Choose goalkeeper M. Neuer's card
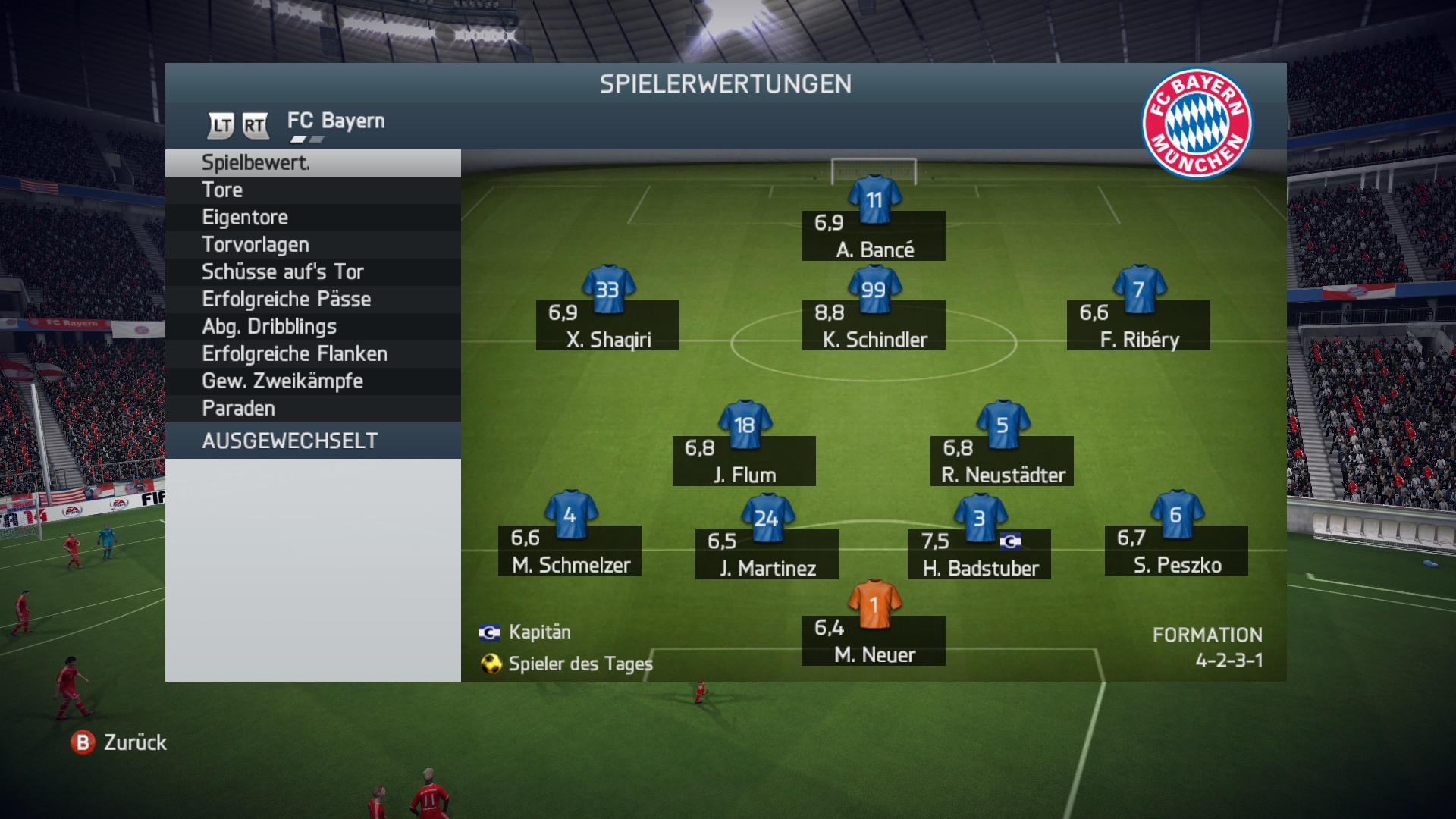 pos(874,640)
